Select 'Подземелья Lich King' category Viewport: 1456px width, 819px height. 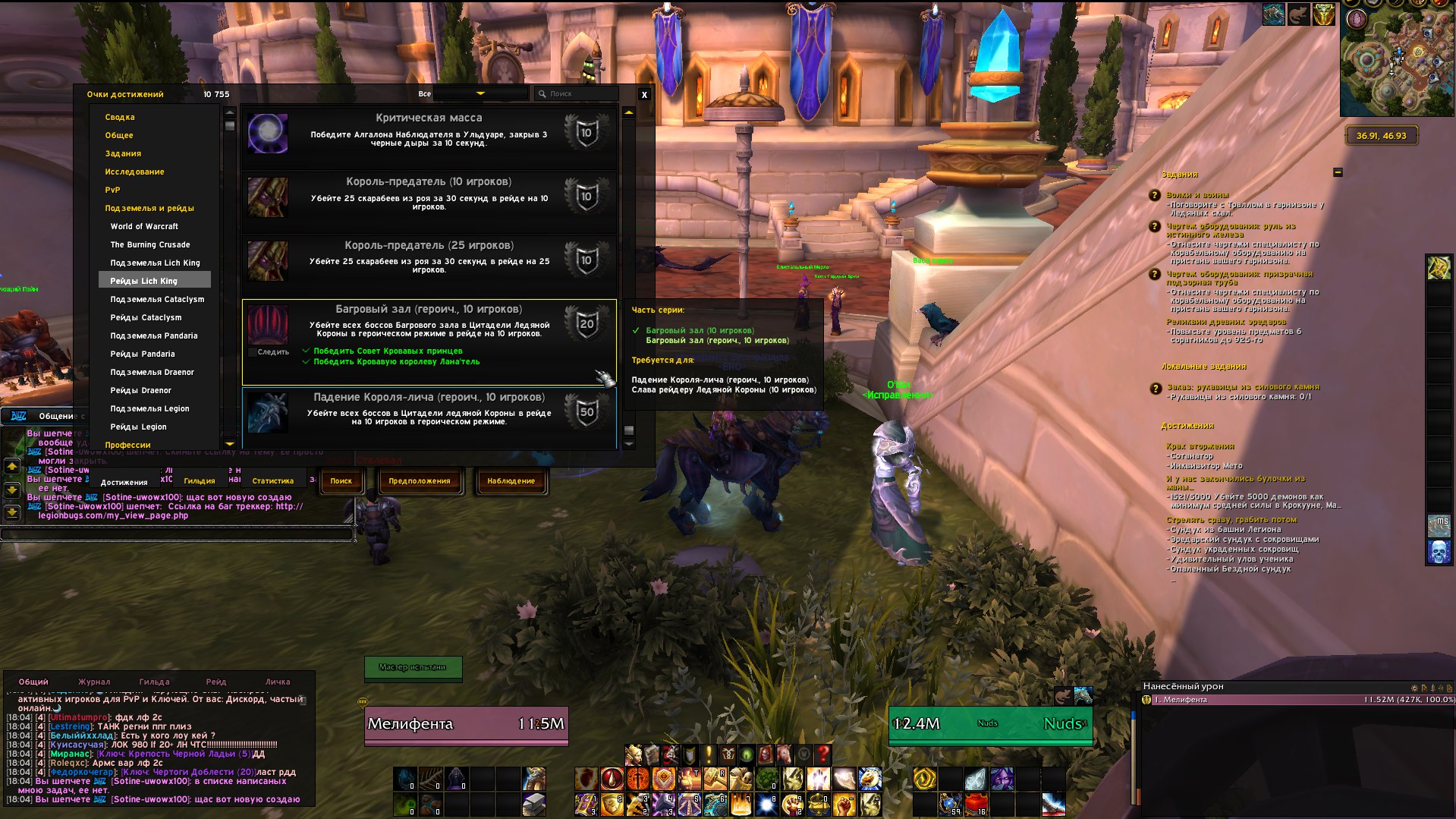155,263
